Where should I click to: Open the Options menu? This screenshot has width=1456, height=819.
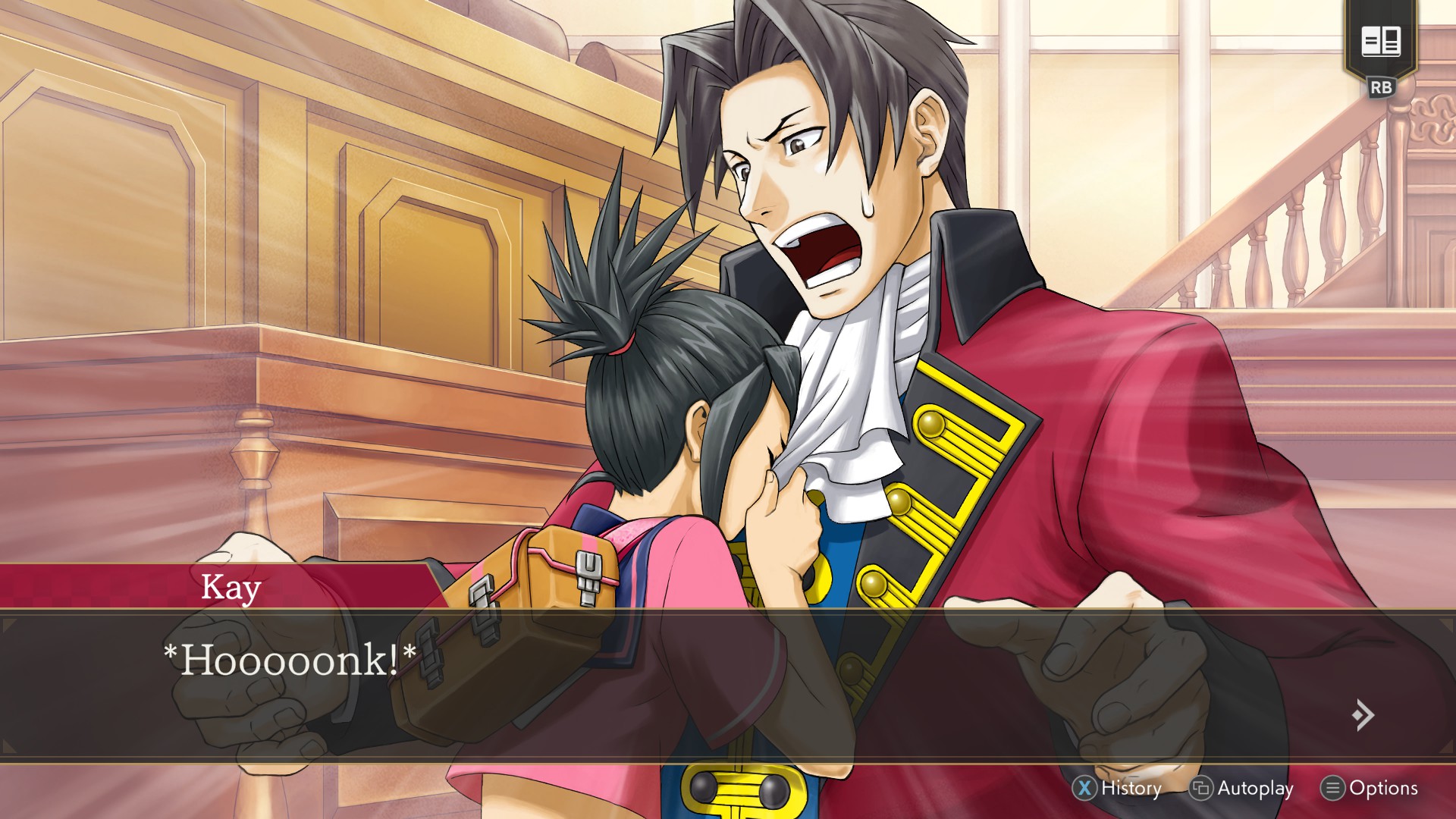click(1370, 789)
